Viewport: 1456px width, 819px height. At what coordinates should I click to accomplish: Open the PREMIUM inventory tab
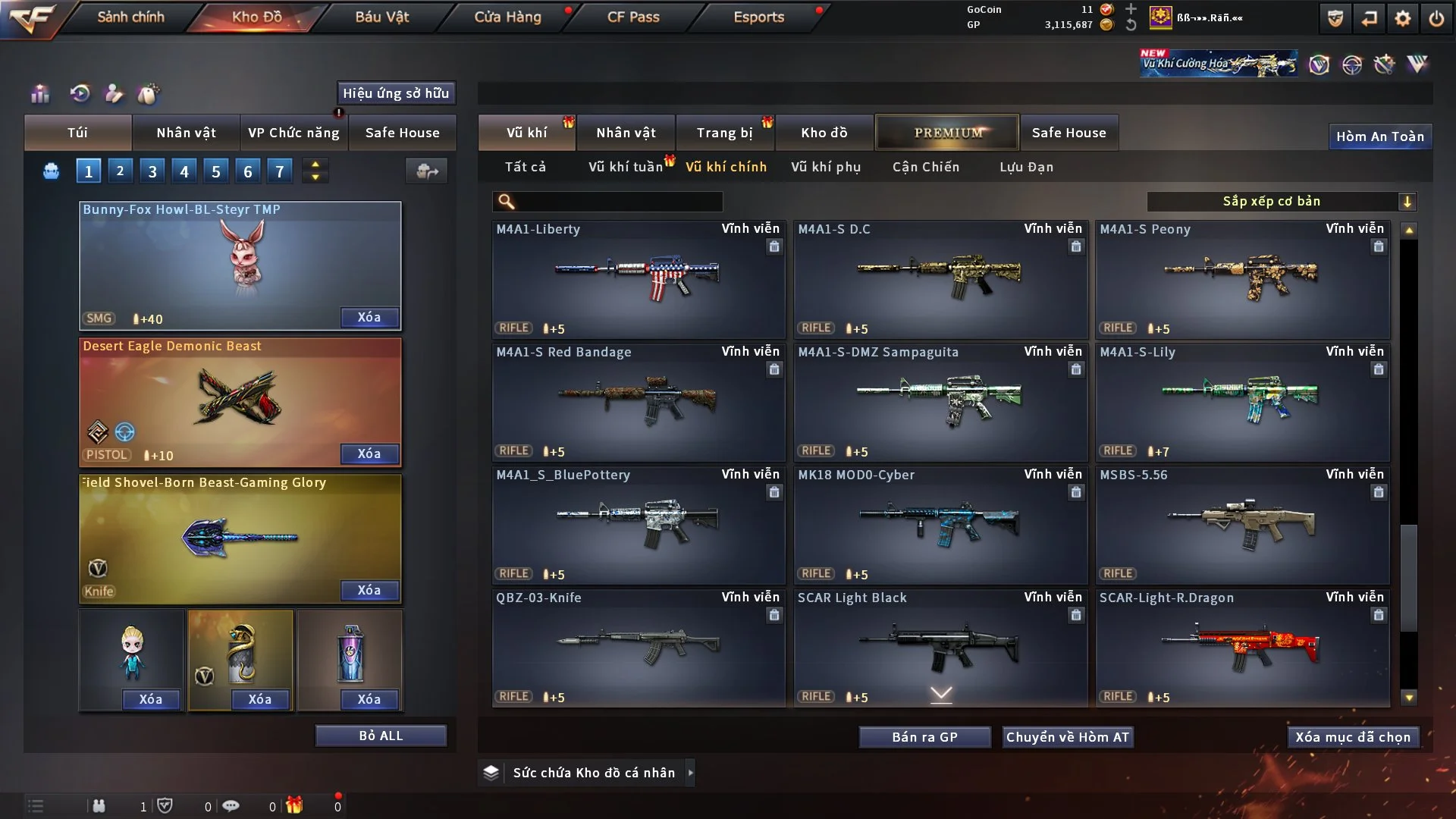click(947, 133)
